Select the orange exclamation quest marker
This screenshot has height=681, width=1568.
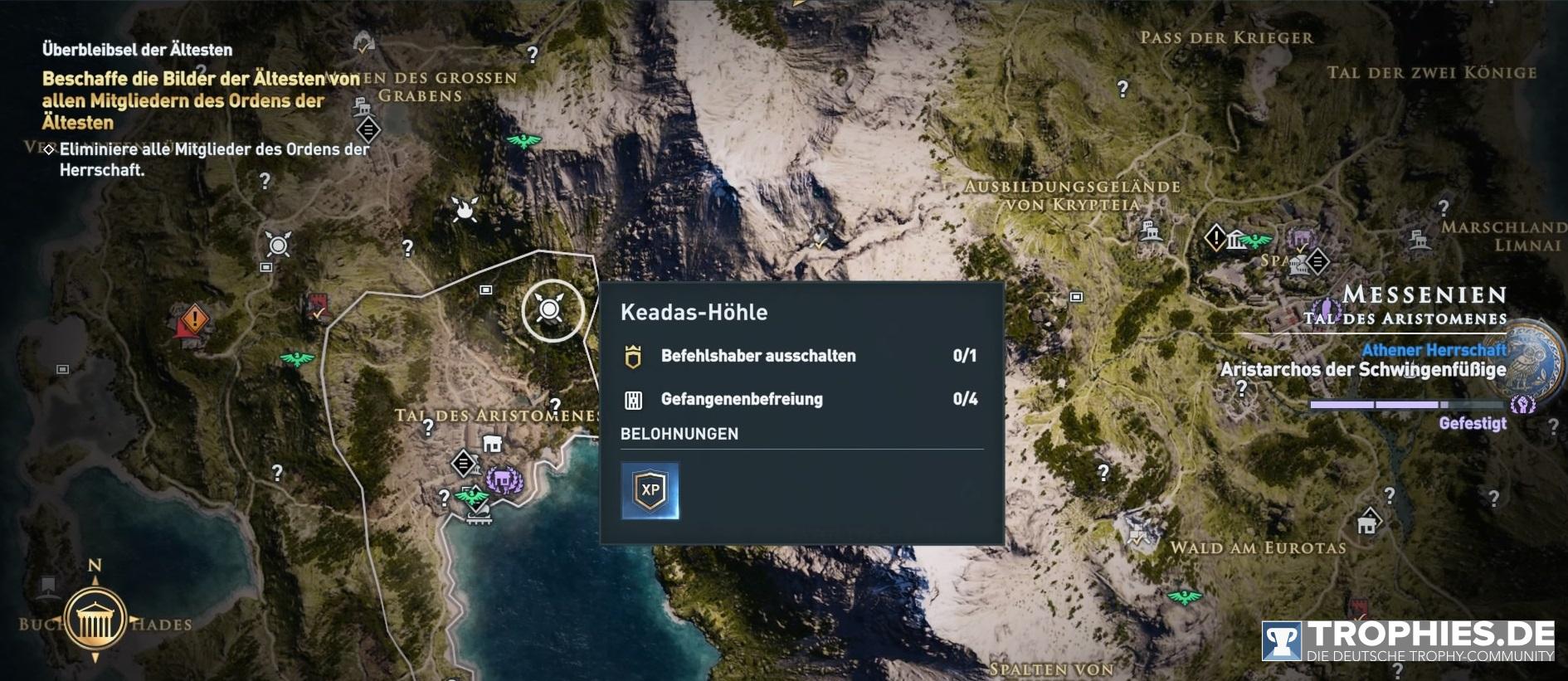click(x=194, y=319)
